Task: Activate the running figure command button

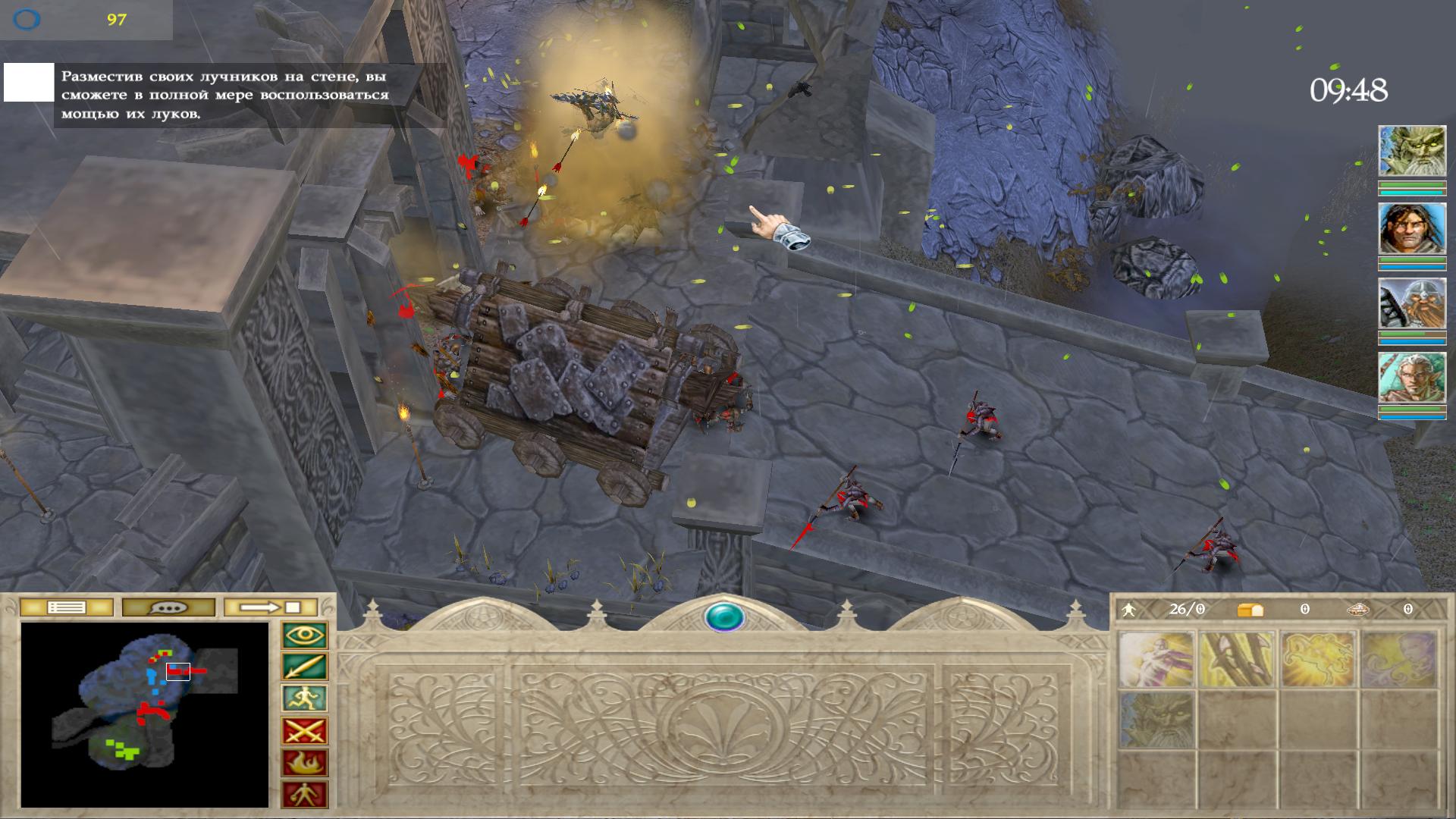Action: [x=305, y=699]
